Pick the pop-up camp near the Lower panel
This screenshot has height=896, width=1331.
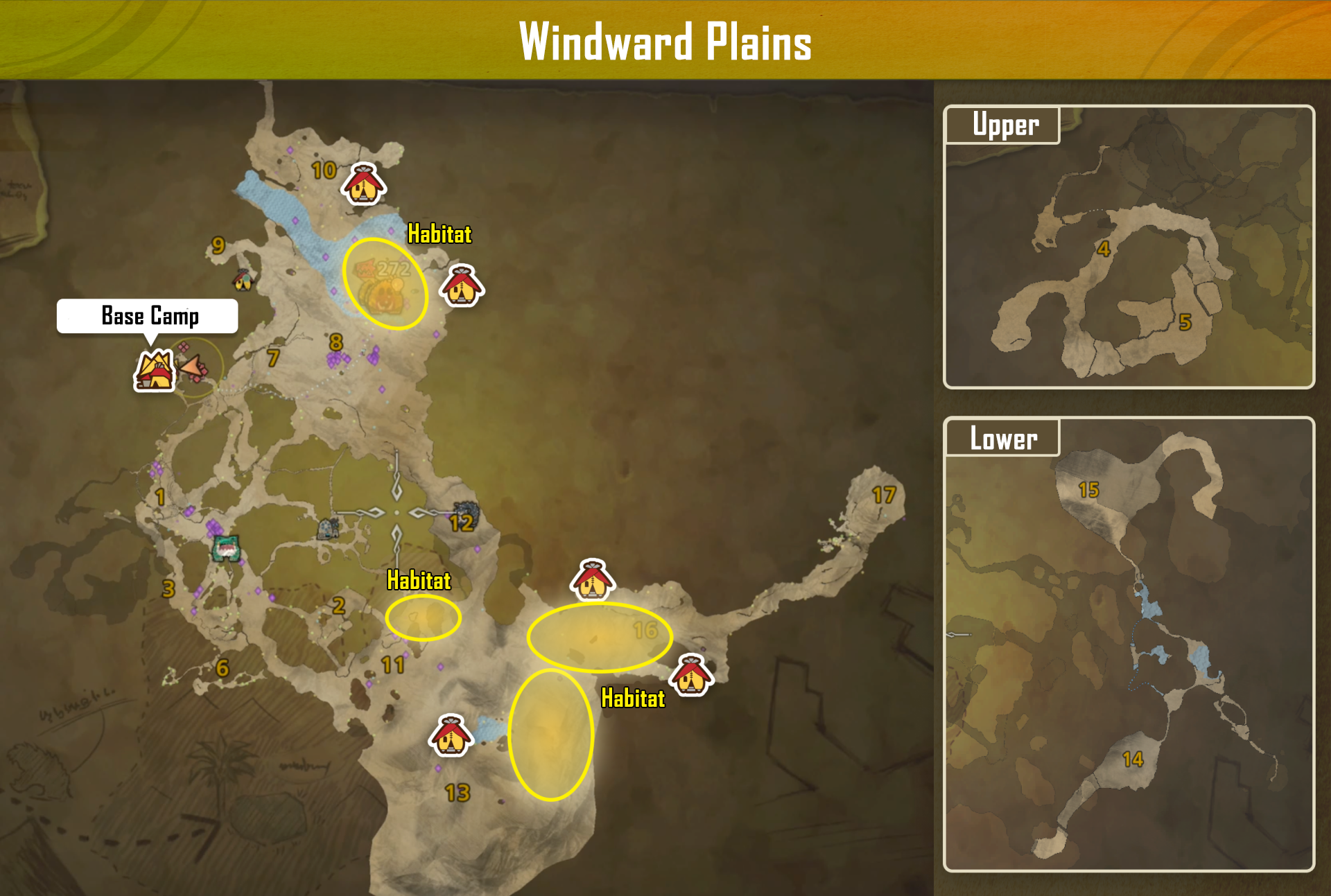(x=691, y=675)
